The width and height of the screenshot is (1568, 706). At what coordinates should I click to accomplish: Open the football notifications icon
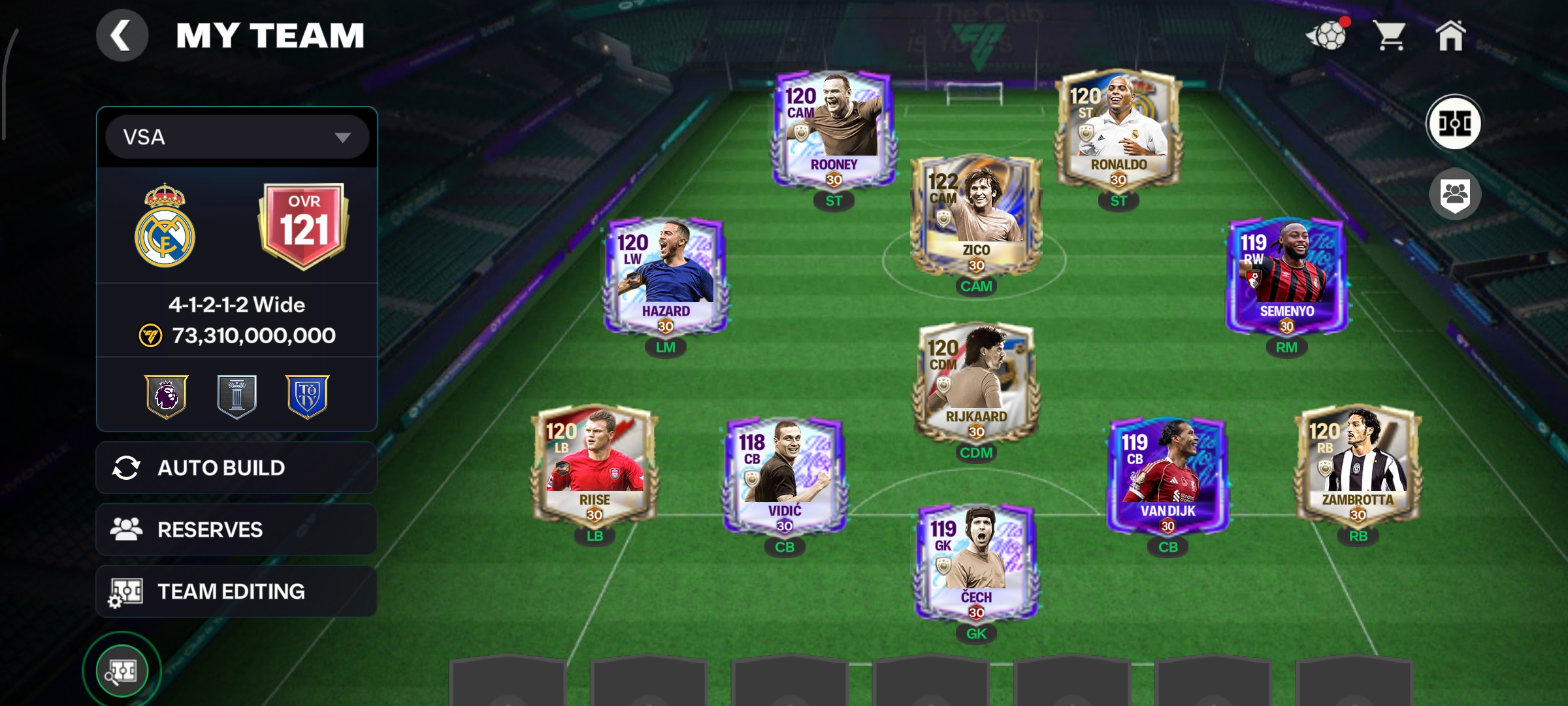[1328, 35]
